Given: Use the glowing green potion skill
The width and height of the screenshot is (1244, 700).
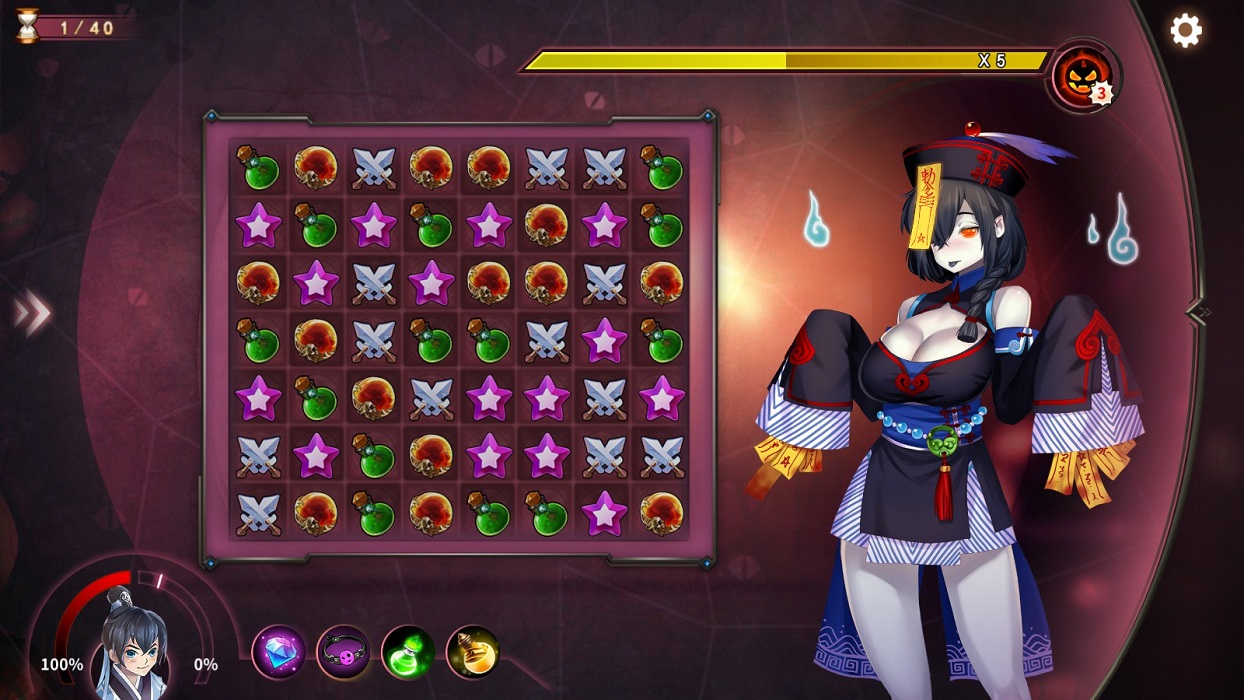Looking at the screenshot, I should pos(408,652).
